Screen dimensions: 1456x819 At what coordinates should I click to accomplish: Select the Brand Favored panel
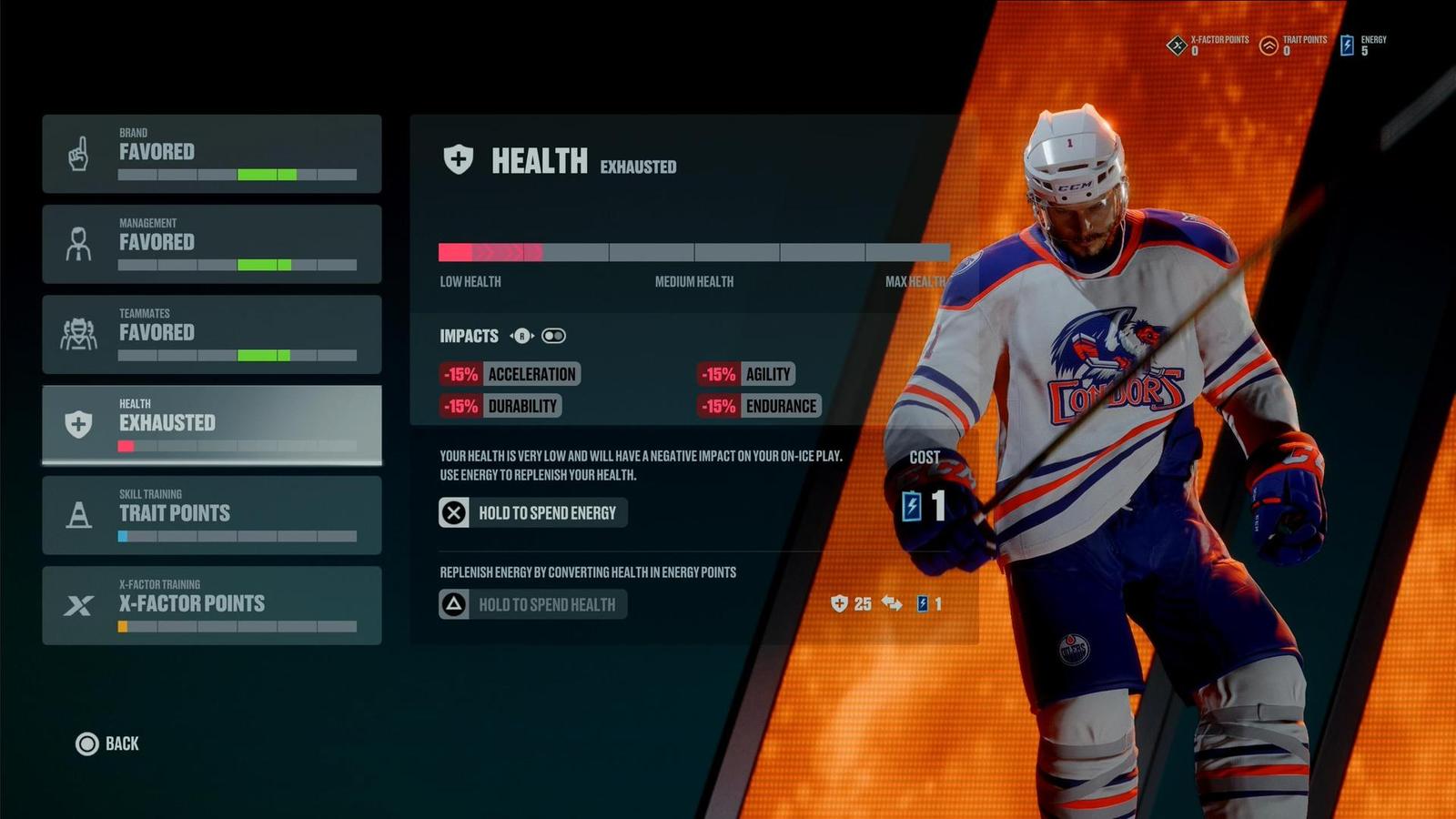pos(211,154)
